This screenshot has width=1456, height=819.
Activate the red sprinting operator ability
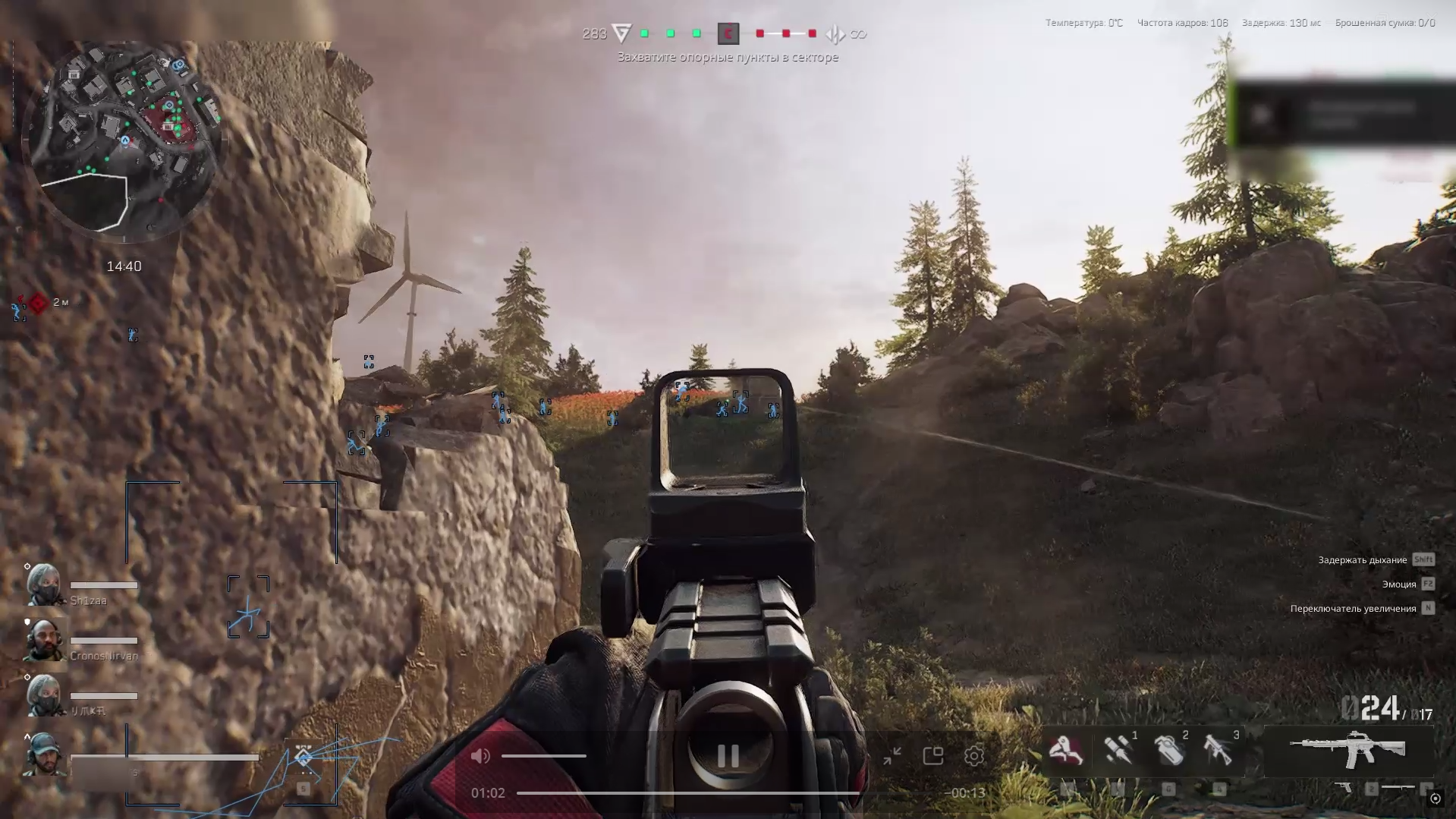coord(1065,751)
